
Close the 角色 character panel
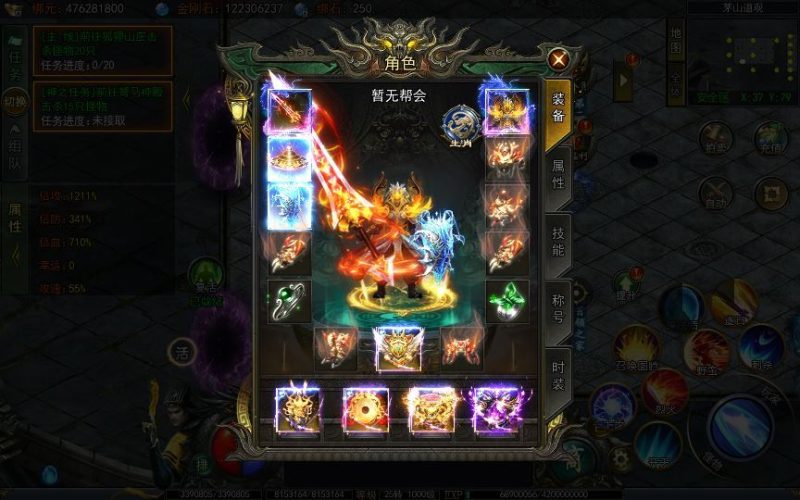tap(559, 59)
